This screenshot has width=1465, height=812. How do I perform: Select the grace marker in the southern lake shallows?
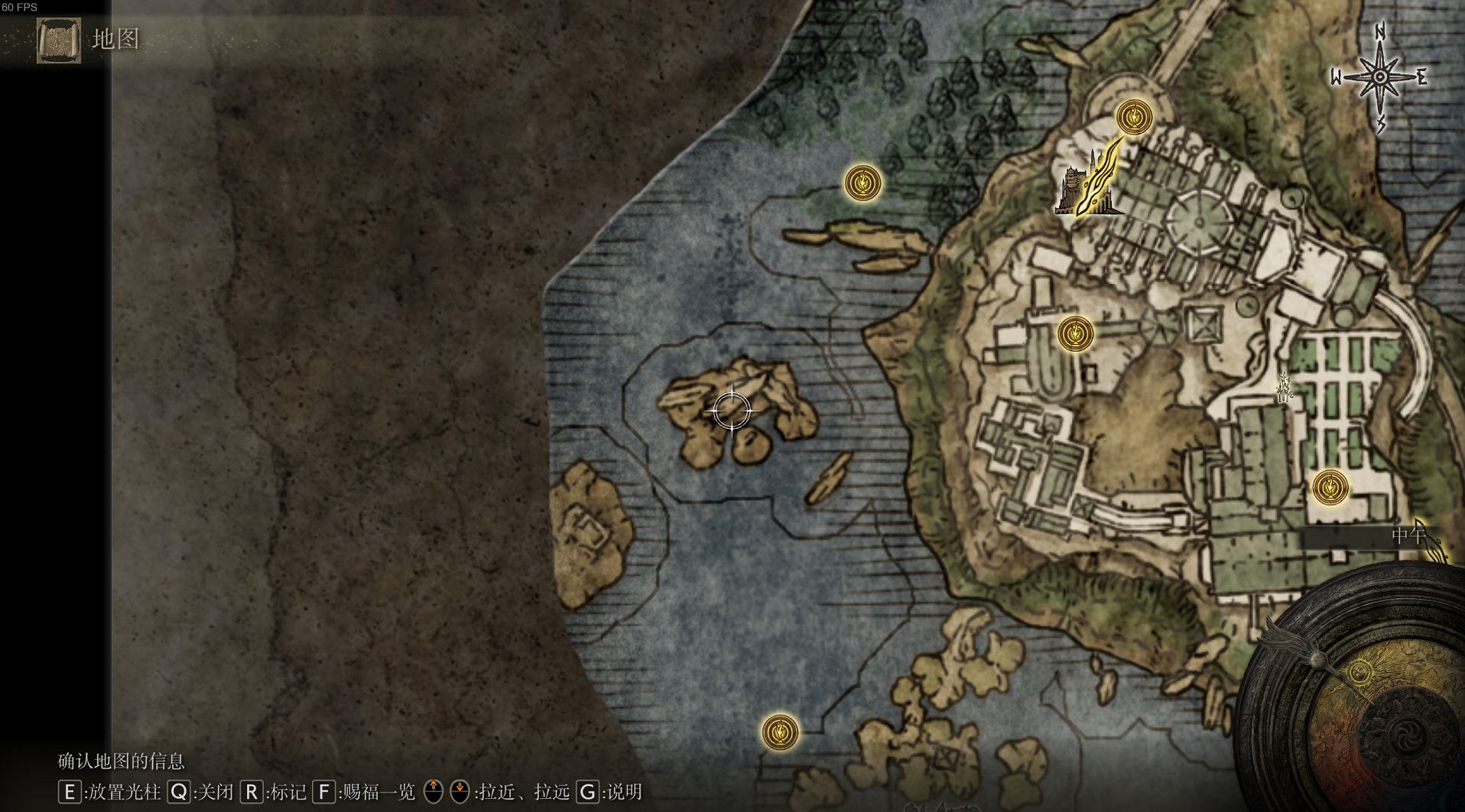[780, 732]
